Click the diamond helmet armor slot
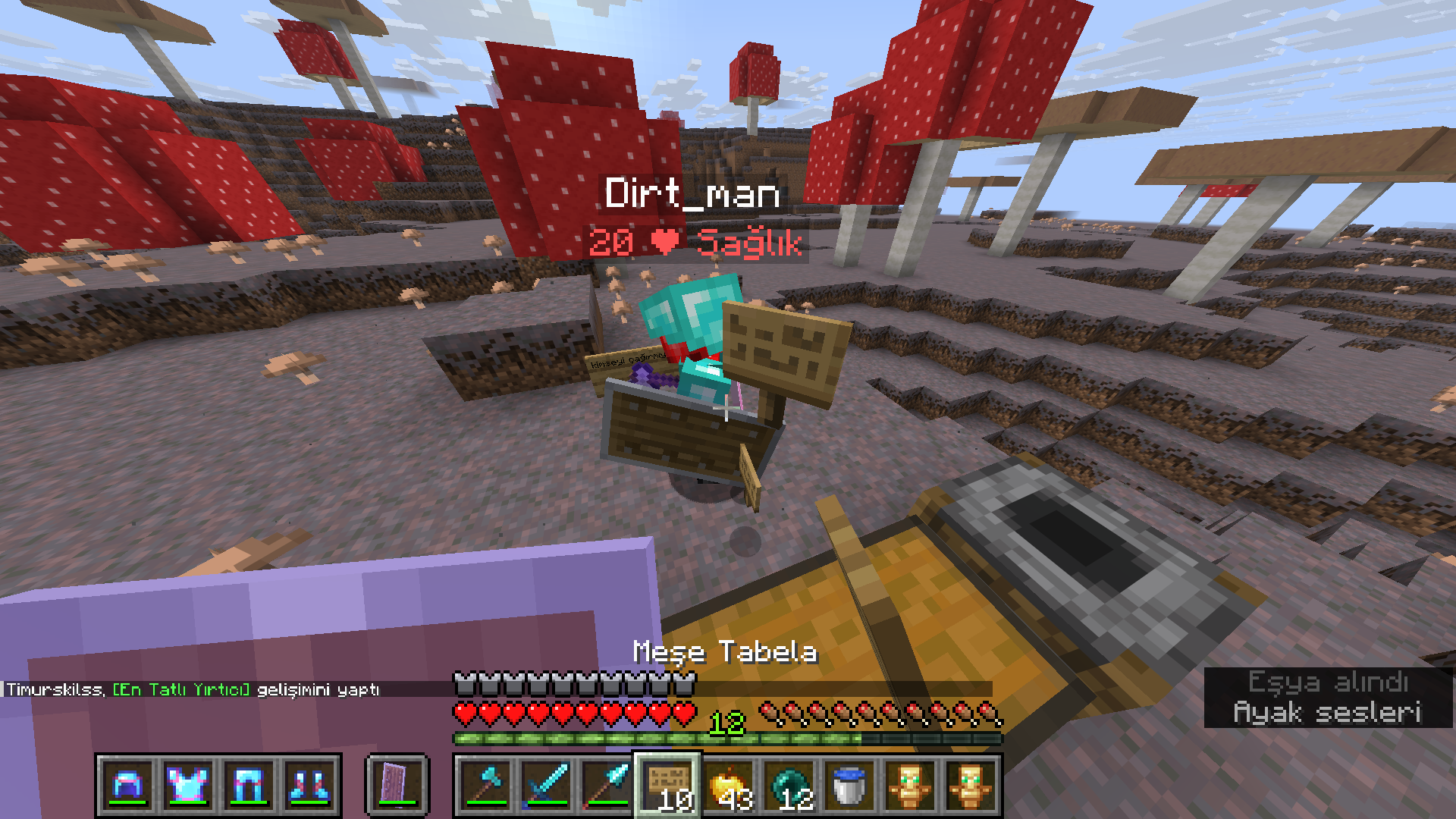1456x819 pixels. tap(127, 785)
